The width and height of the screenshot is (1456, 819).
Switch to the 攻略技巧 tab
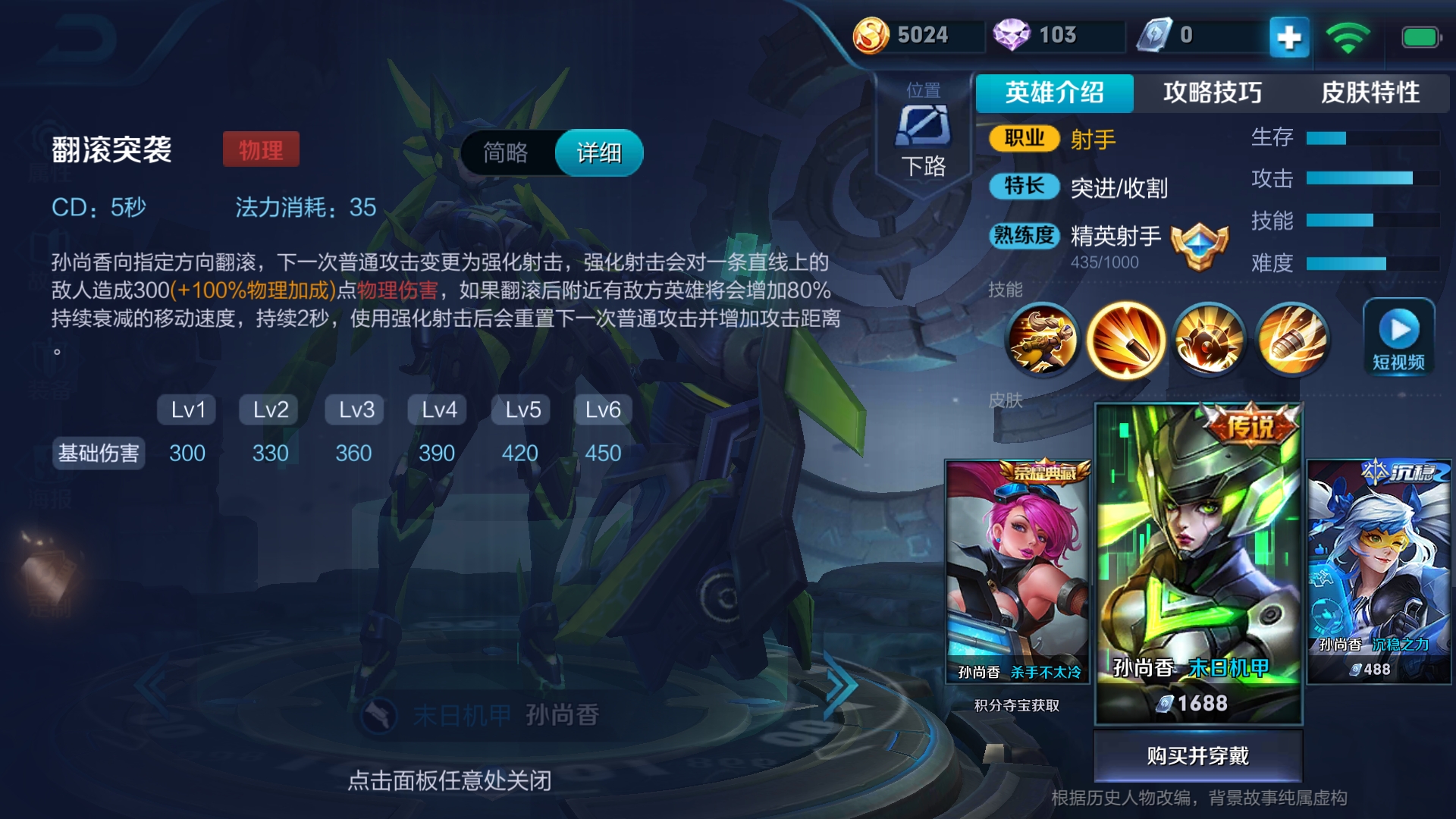(x=1210, y=93)
